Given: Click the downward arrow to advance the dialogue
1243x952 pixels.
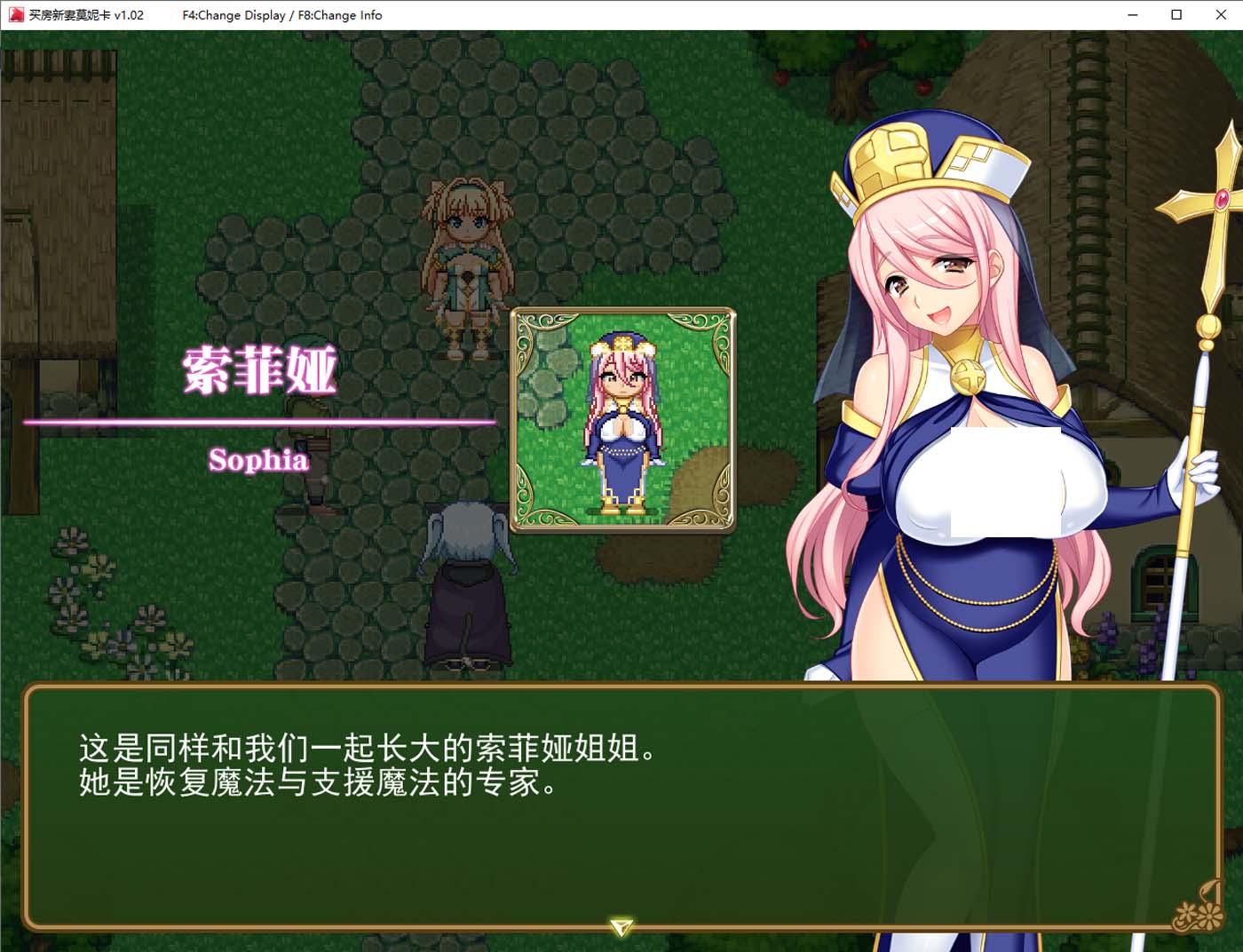Looking at the screenshot, I should point(621,925).
